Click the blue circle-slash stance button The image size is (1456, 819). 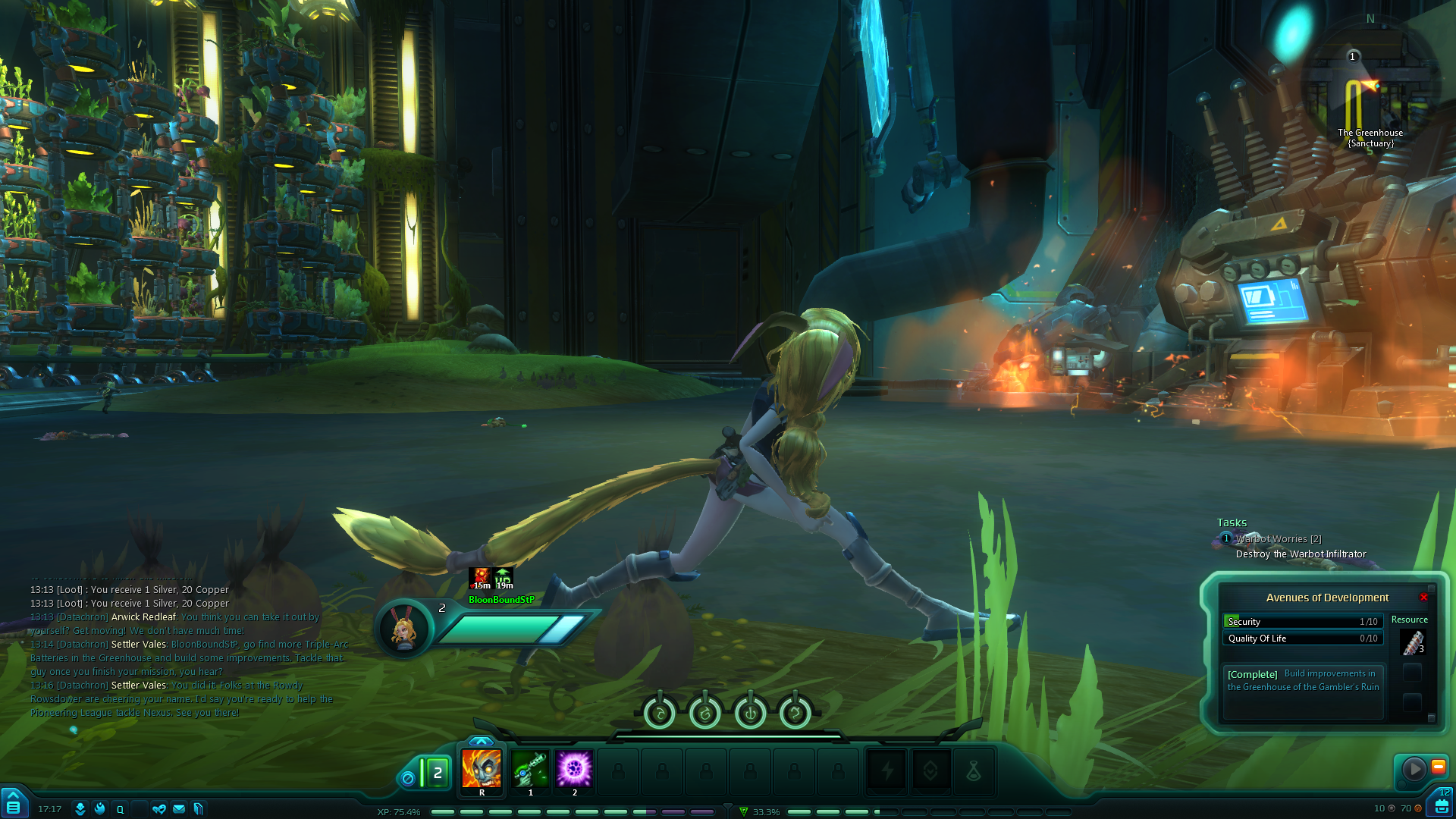(408, 779)
